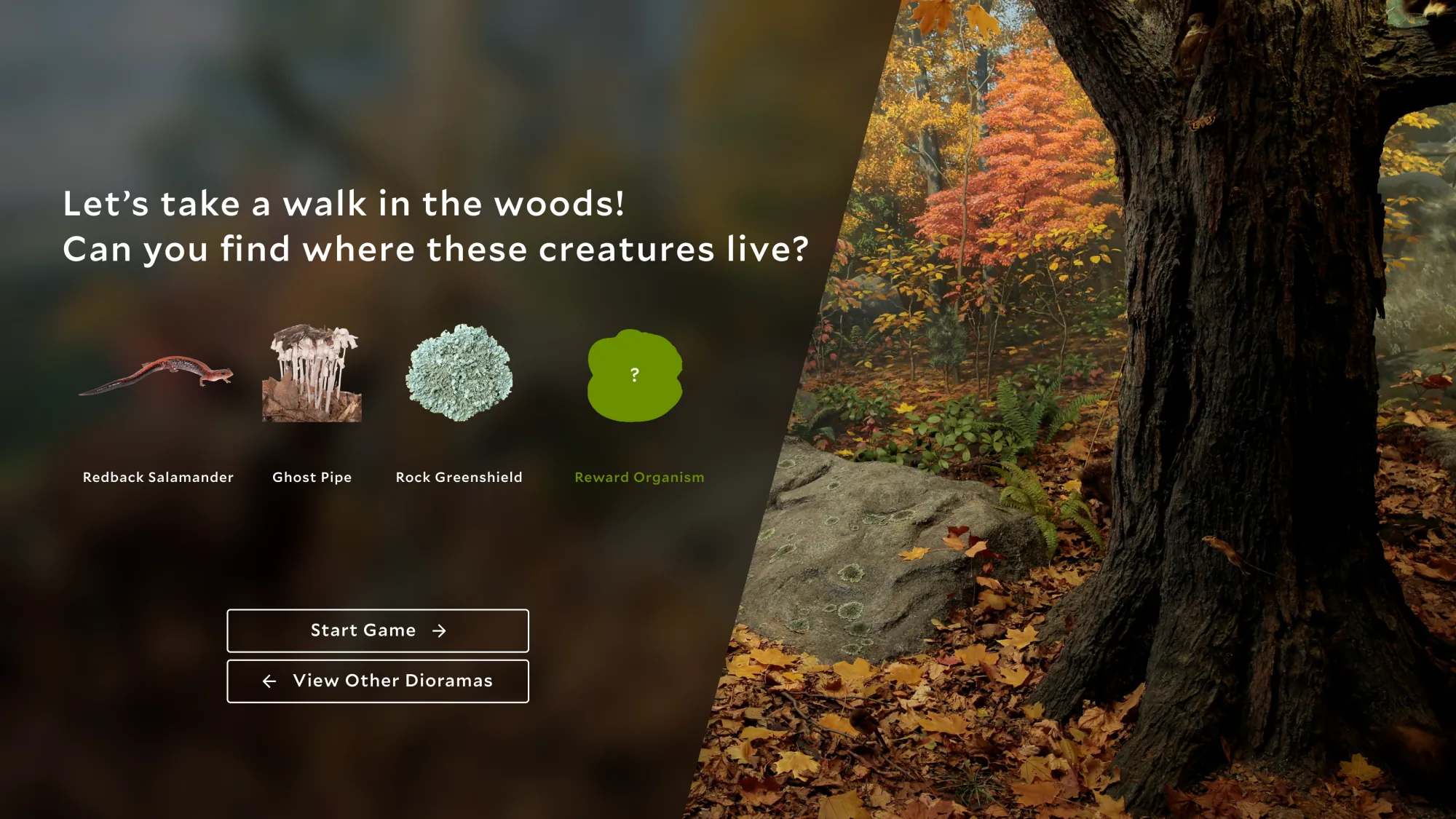This screenshot has width=1456, height=819.
Task: Click the Rock Greenshield label text
Action: pyautogui.click(x=459, y=478)
